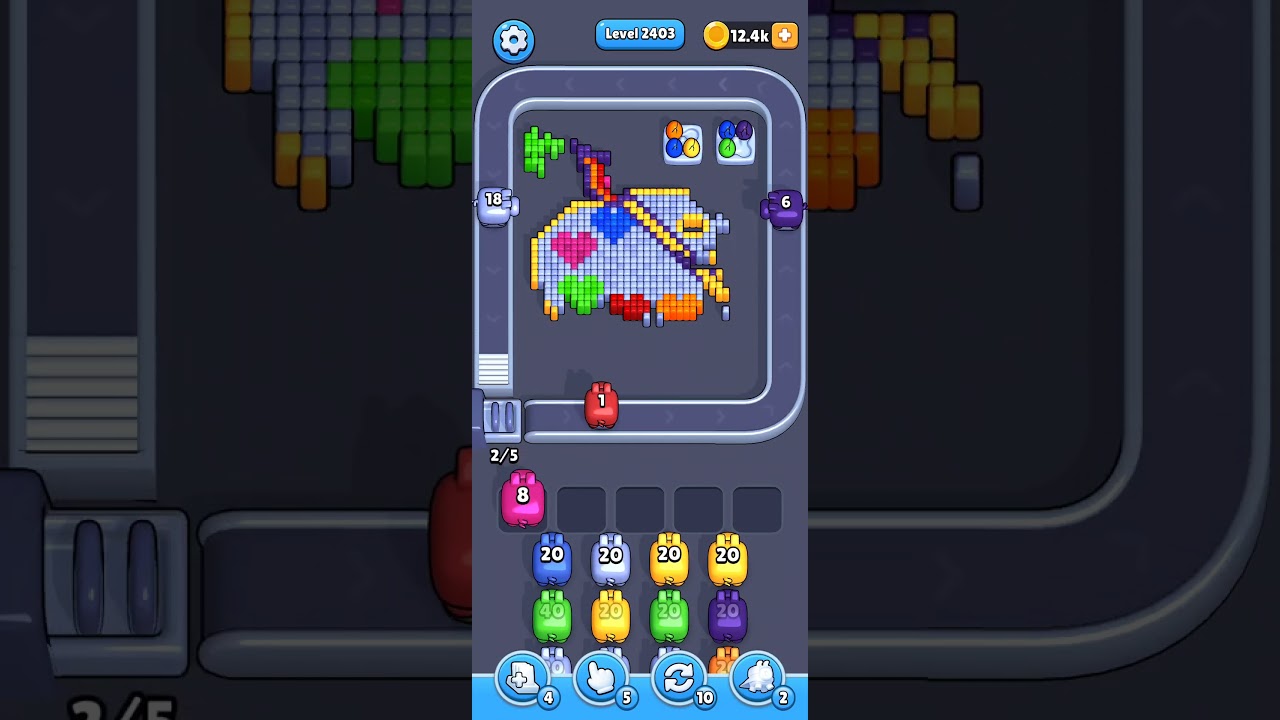Select the blue train numbered 20

tap(551, 557)
